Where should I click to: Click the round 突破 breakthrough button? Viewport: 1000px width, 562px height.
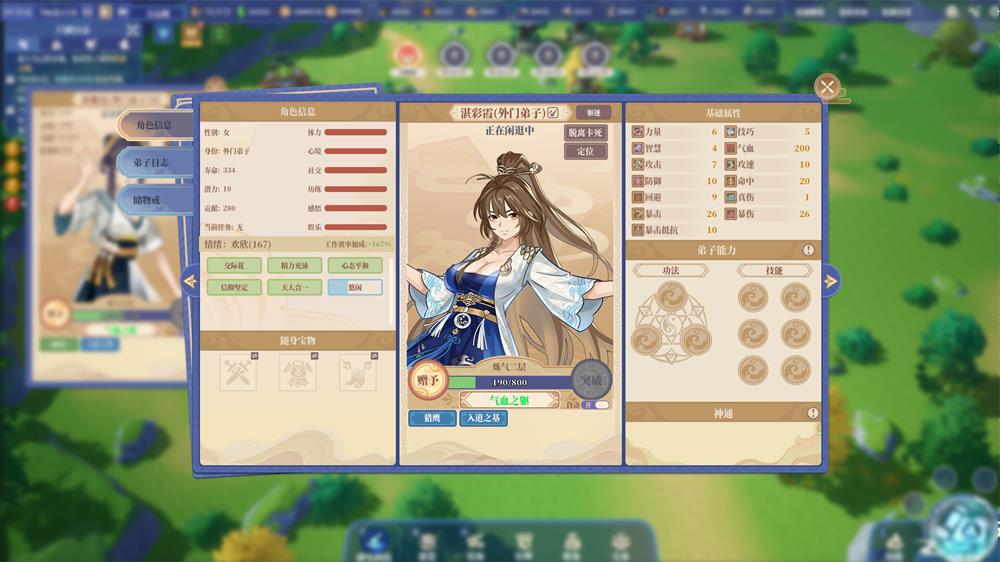590,381
